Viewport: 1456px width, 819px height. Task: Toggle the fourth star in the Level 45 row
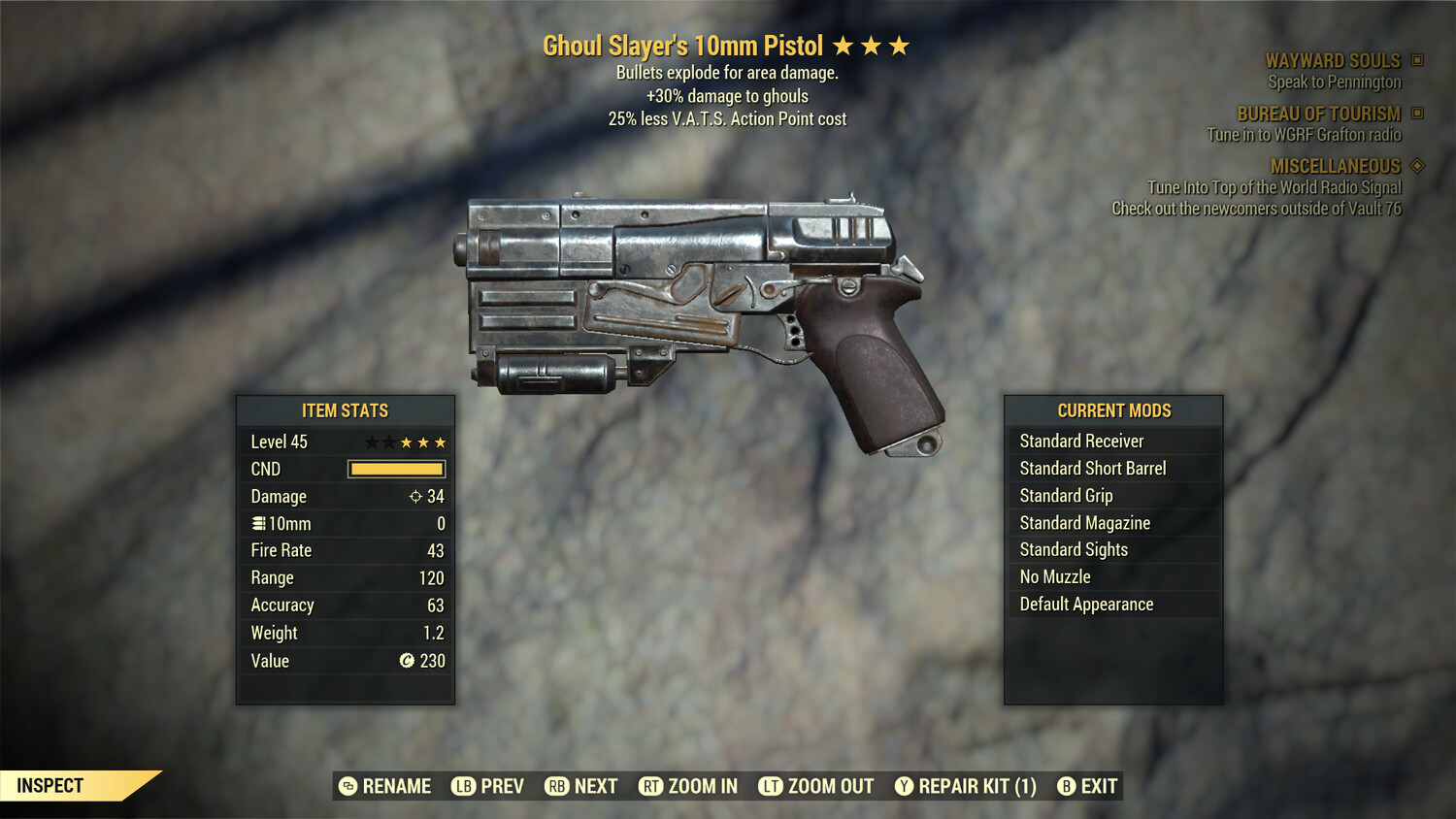(423, 442)
